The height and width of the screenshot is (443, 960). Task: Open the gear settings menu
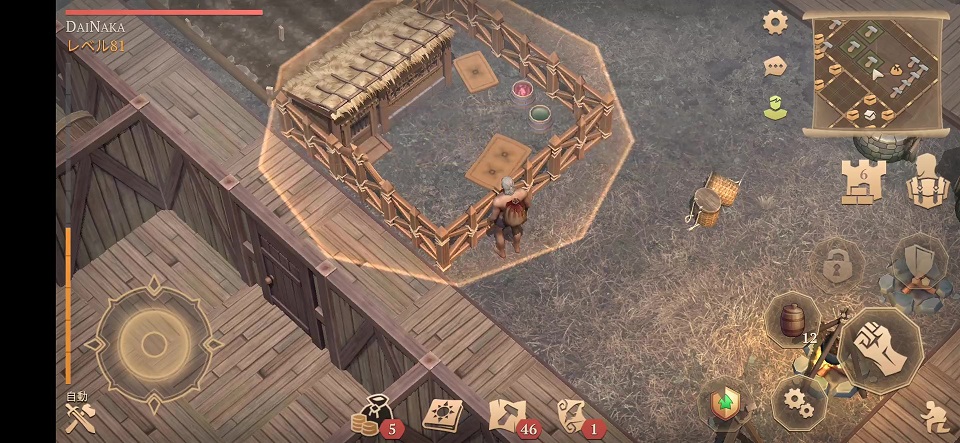point(775,22)
